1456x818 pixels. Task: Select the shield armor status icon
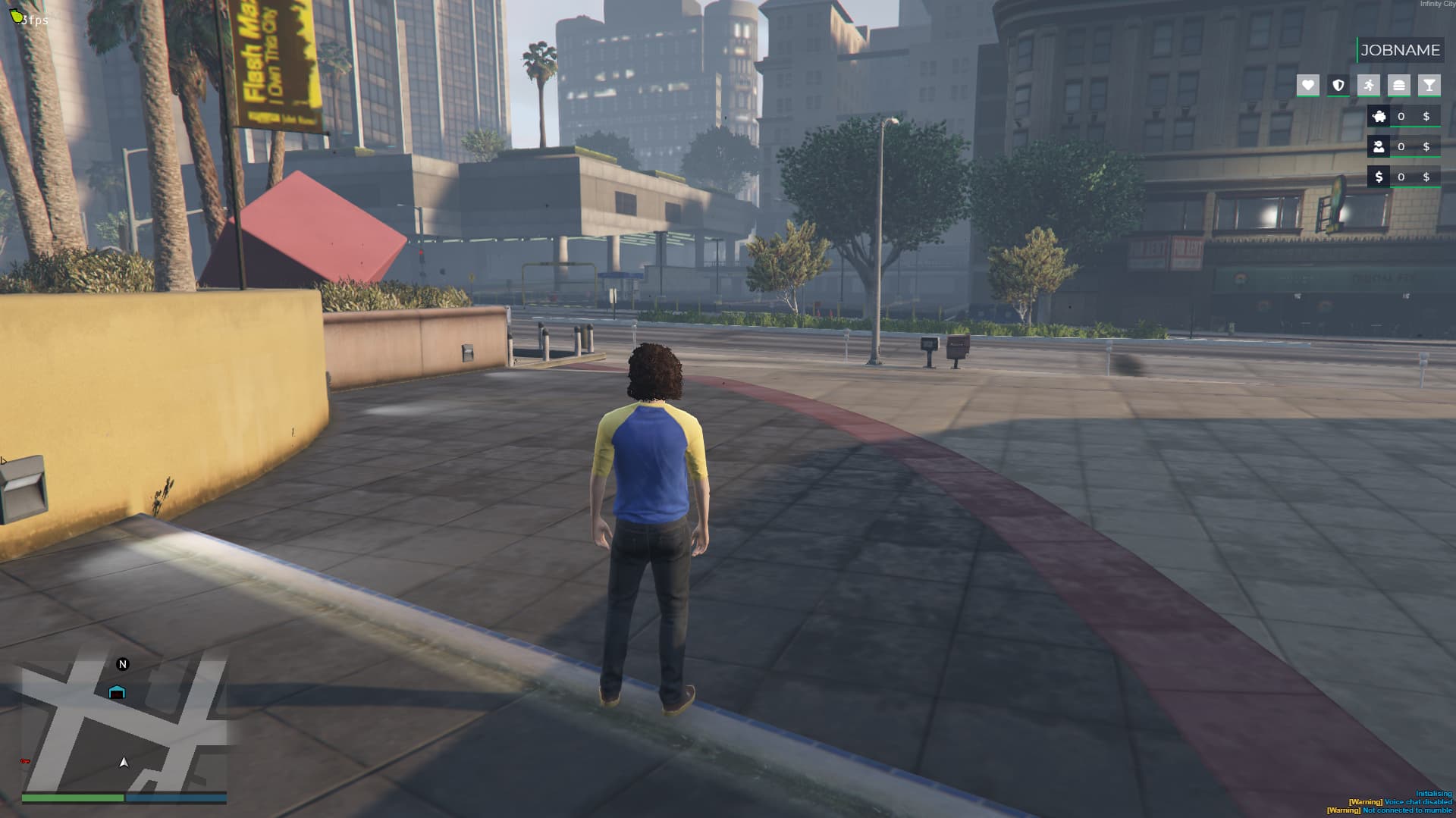(x=1338, y=86)
